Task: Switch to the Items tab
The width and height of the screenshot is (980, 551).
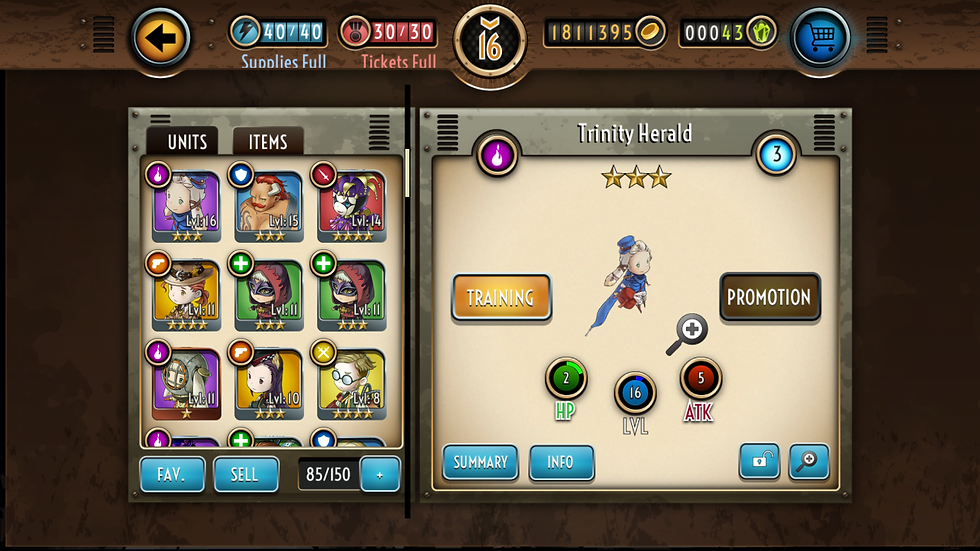Action: click(267, 142)
